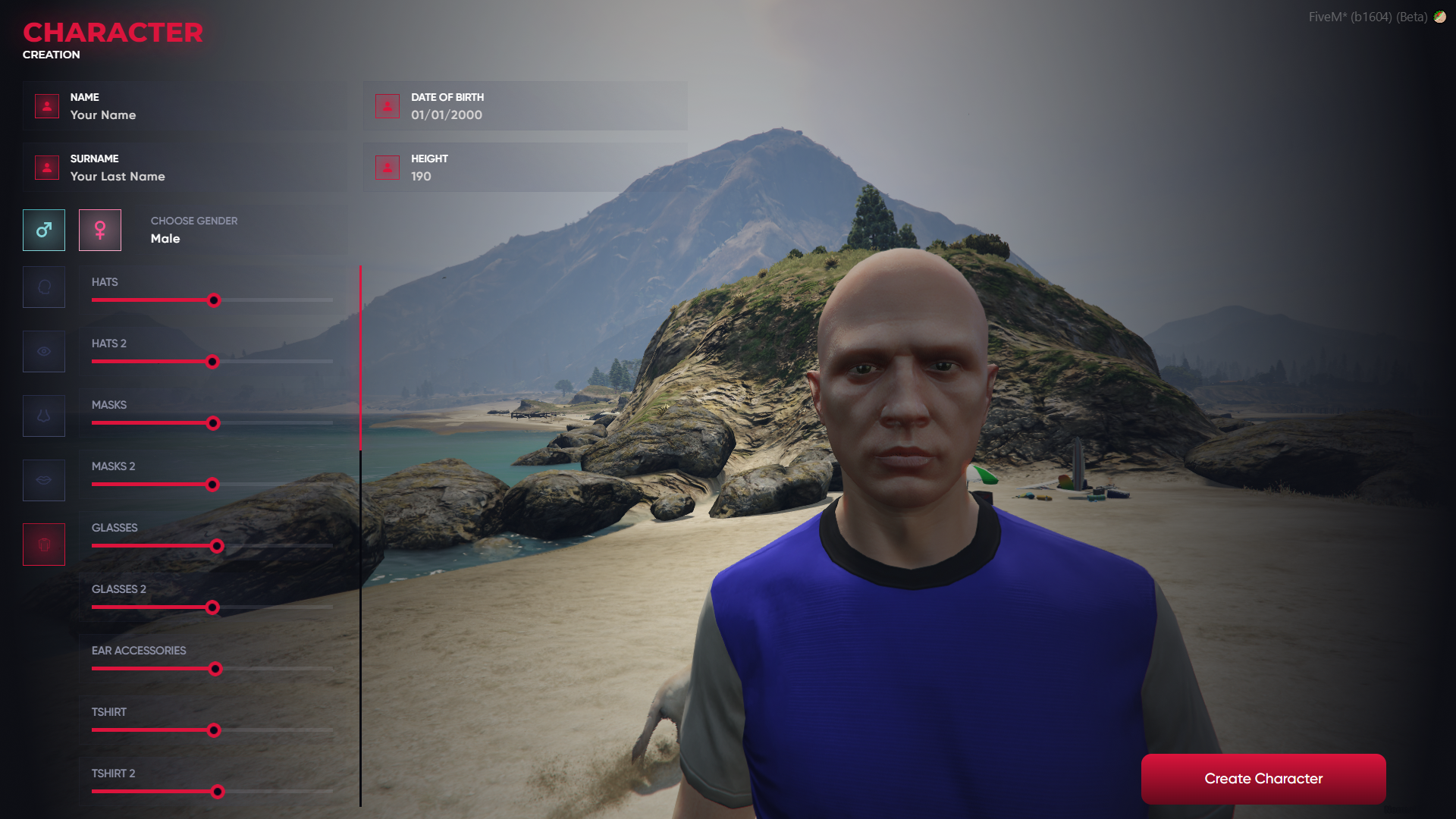Open the nose category tab
The image size is (1456, 819).
pos(44,416)
